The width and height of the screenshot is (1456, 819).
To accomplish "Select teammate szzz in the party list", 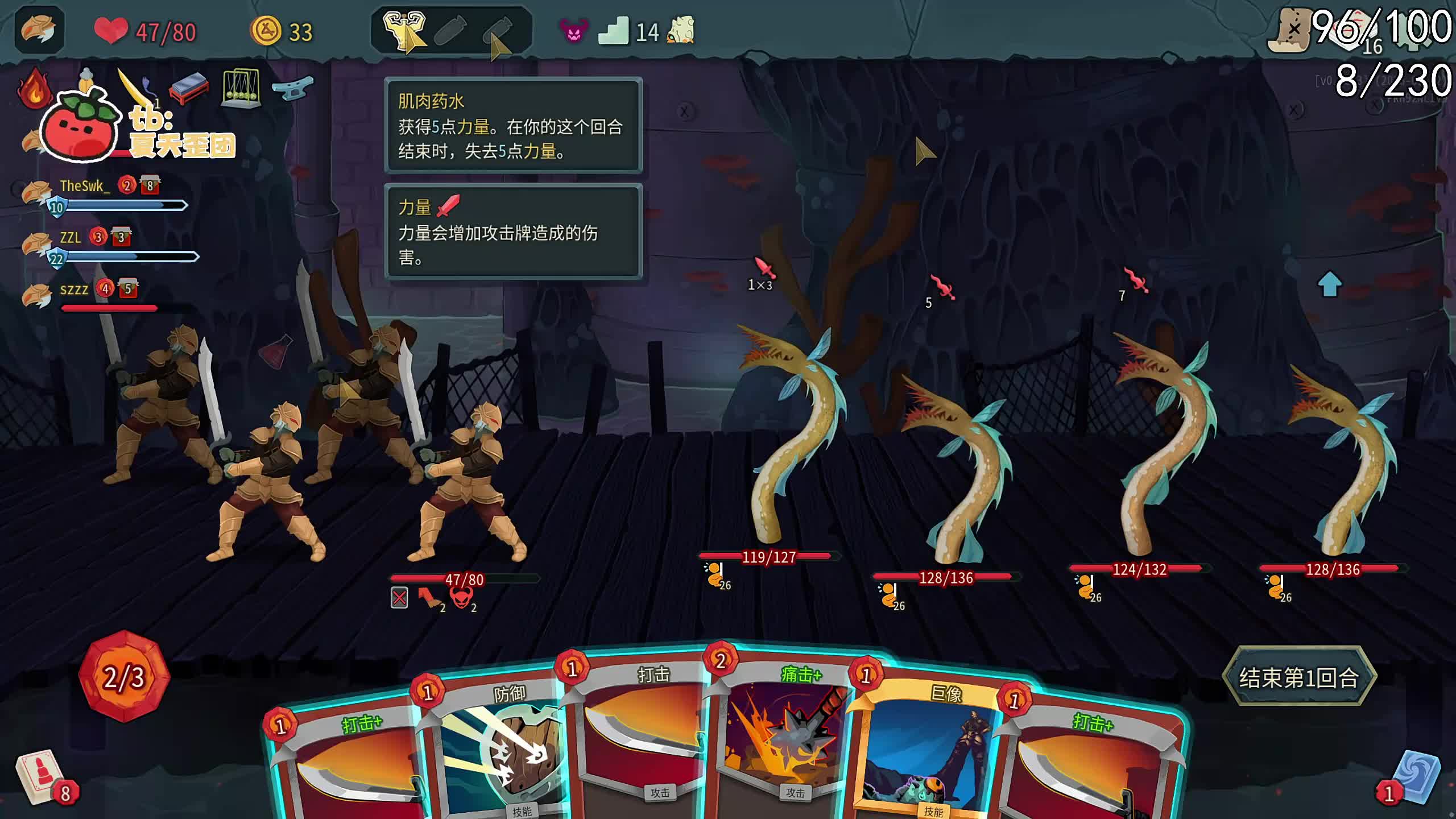I will point(74,290).
